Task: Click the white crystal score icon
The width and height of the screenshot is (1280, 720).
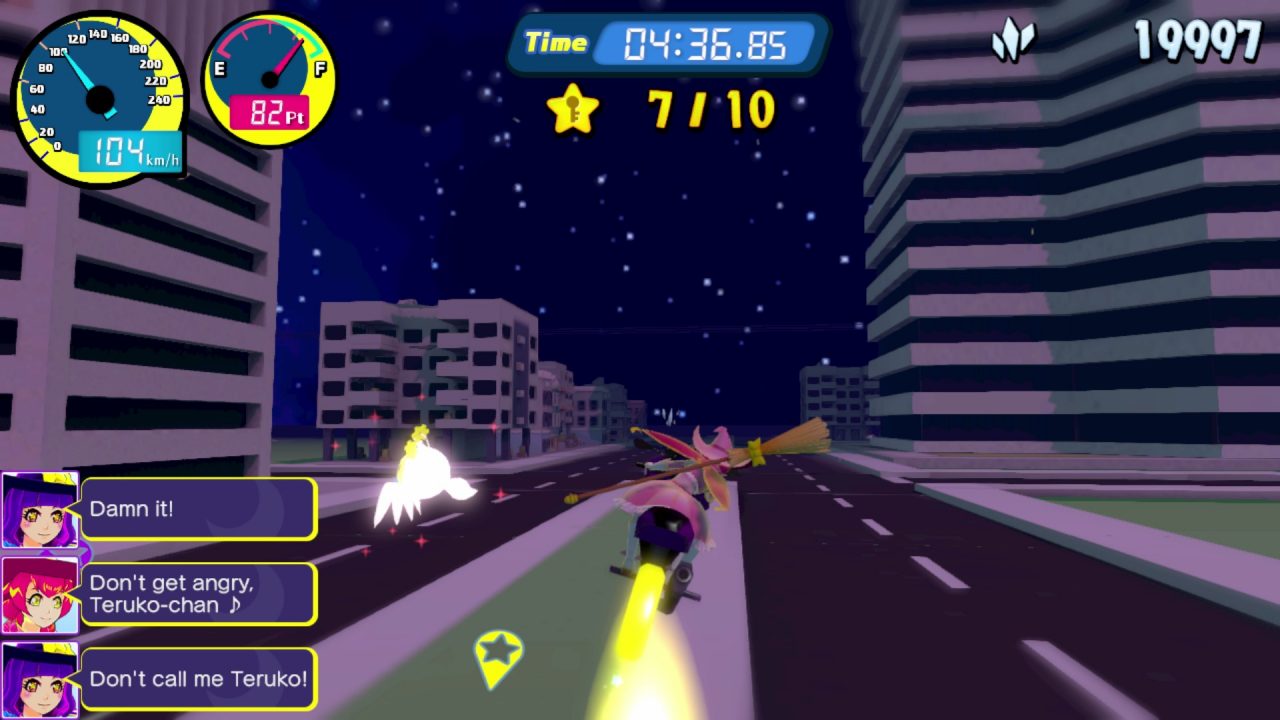Action: coord(1012,42)
